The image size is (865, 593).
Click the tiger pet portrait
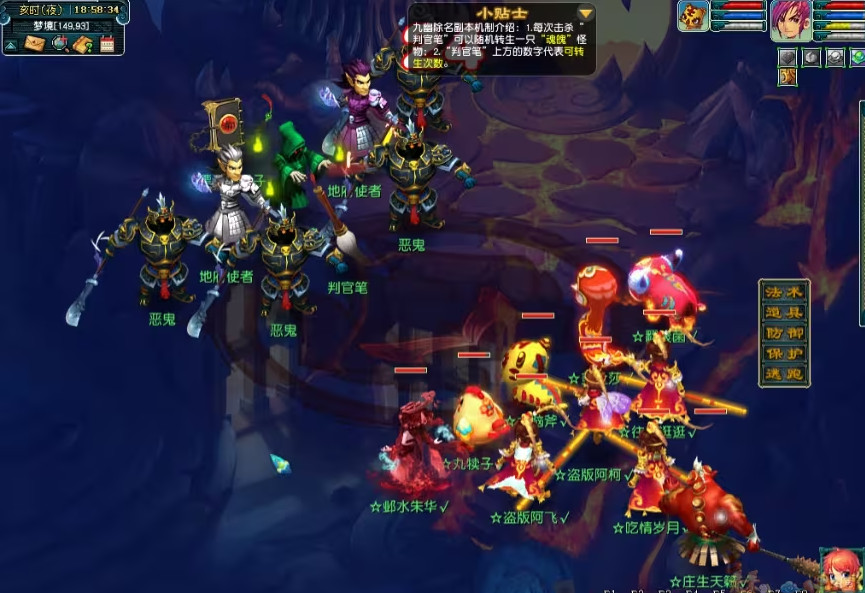(x=693, y=17)
